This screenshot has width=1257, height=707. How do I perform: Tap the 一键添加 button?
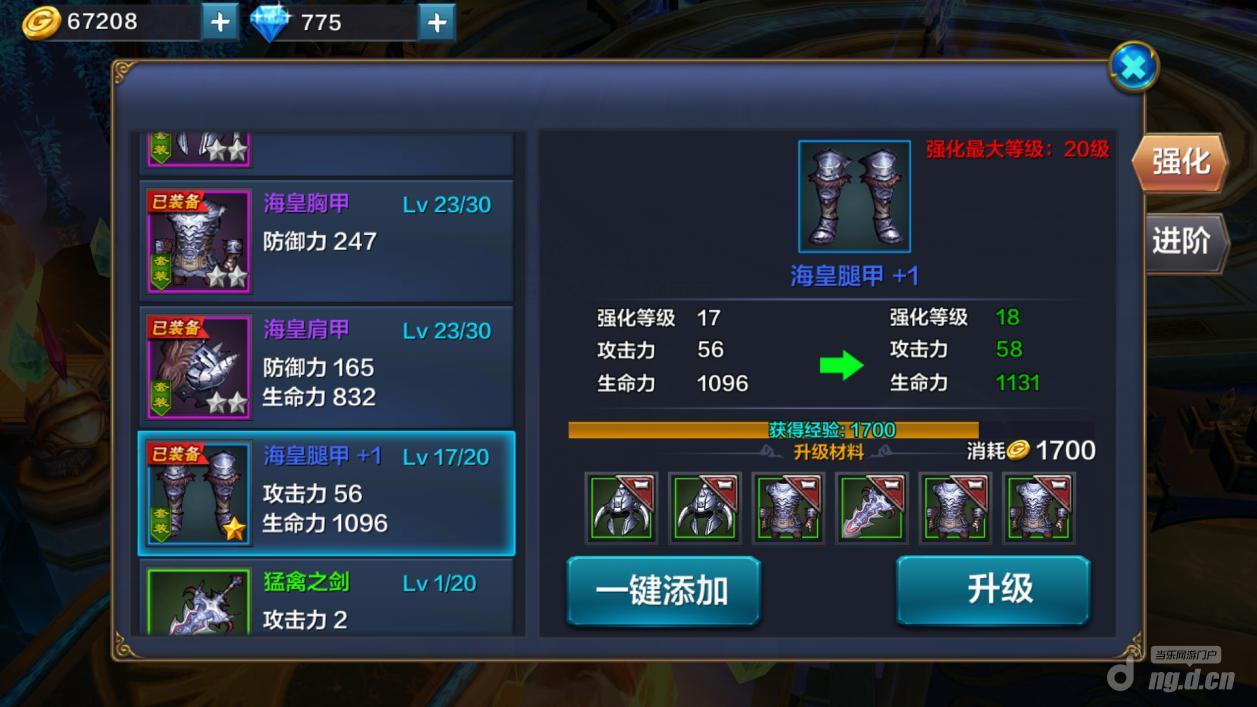663,591
